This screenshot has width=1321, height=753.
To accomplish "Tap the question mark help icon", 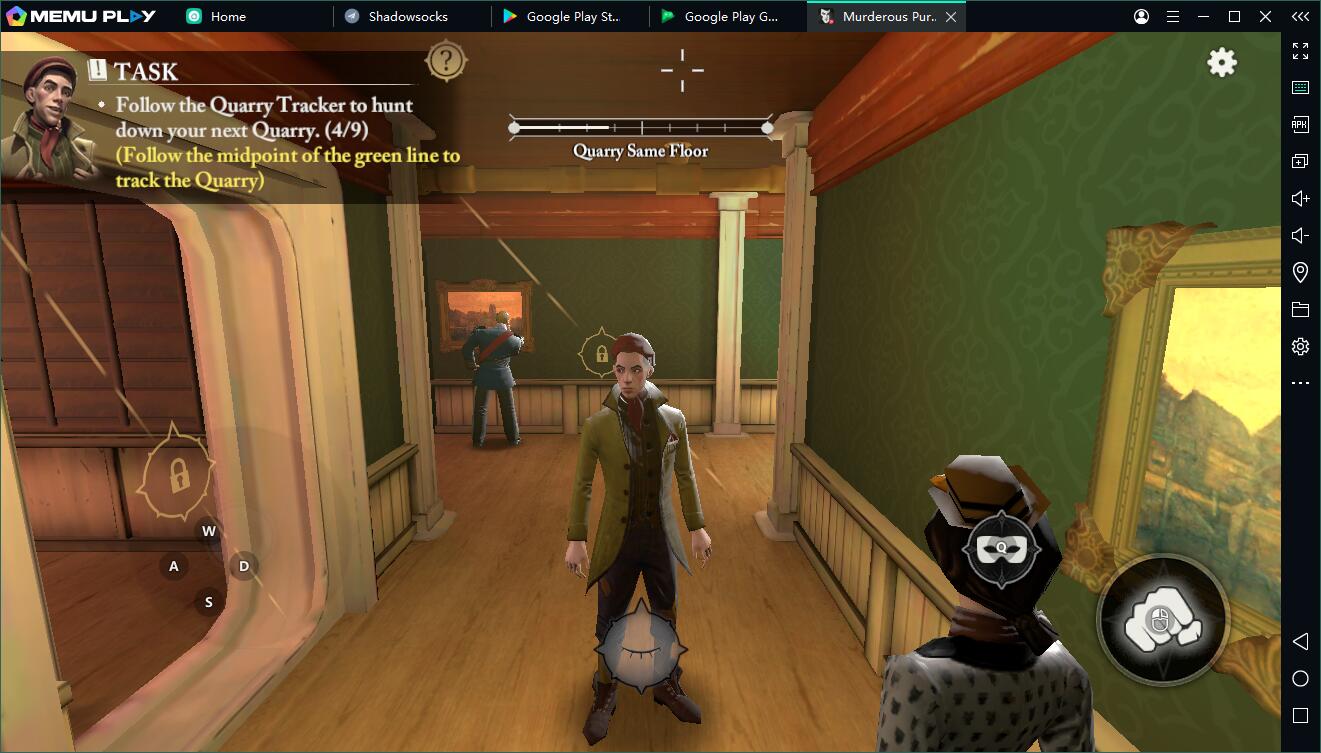I will click(x=446, y=62).
